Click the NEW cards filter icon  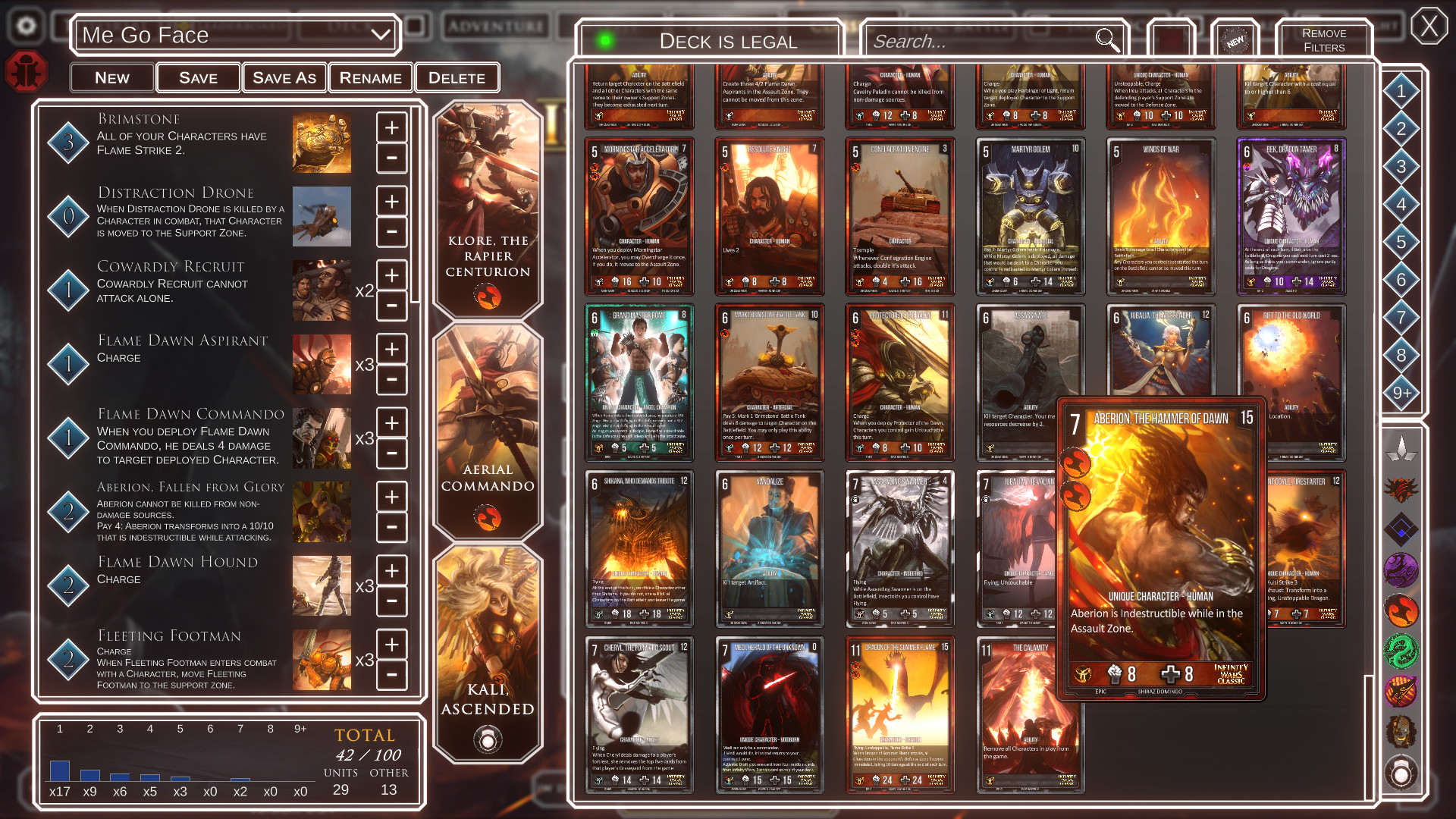[x=1236, y=42]
